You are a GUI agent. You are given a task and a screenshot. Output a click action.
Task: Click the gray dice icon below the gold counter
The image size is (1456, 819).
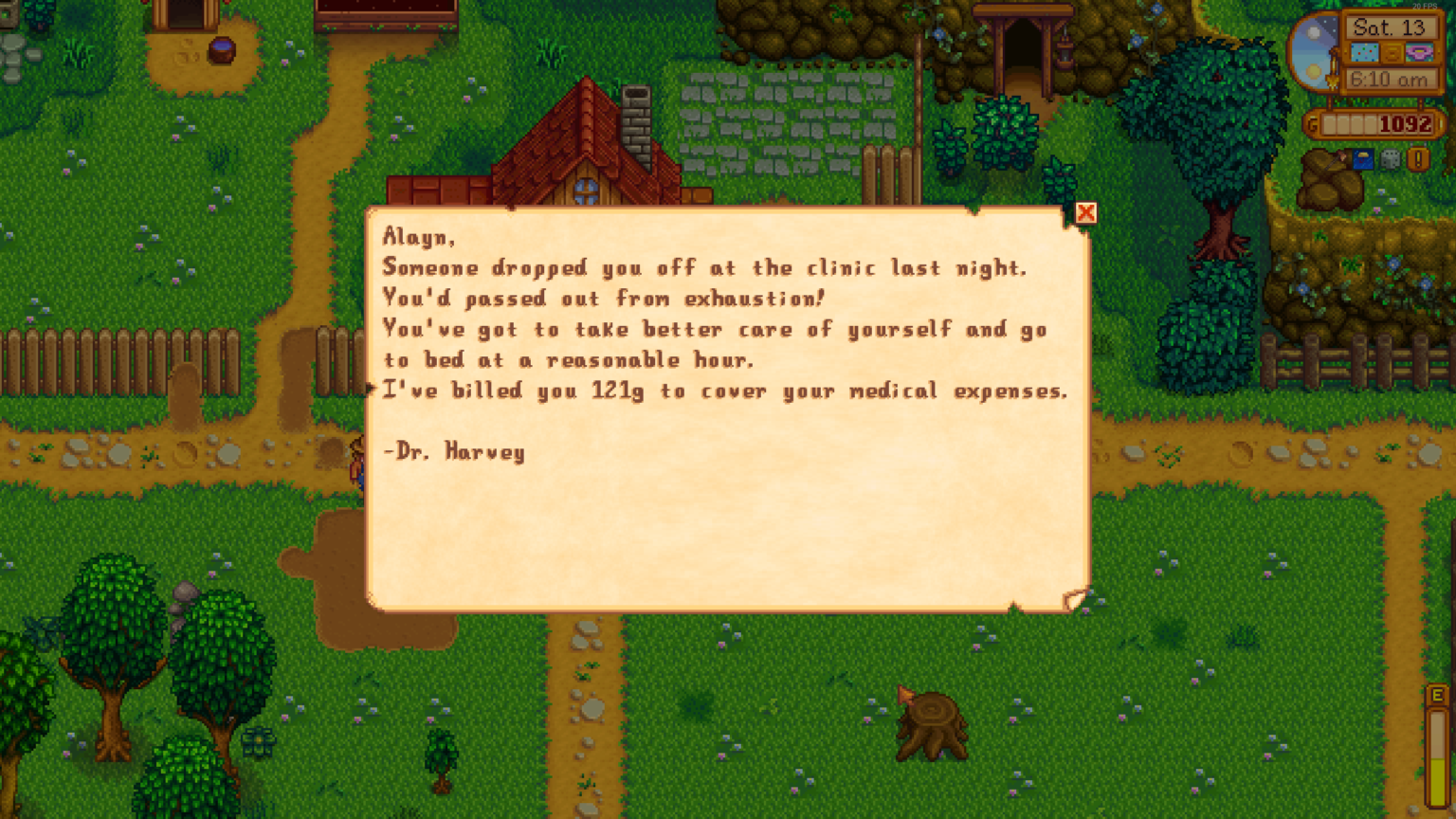tap(1390, 159)
